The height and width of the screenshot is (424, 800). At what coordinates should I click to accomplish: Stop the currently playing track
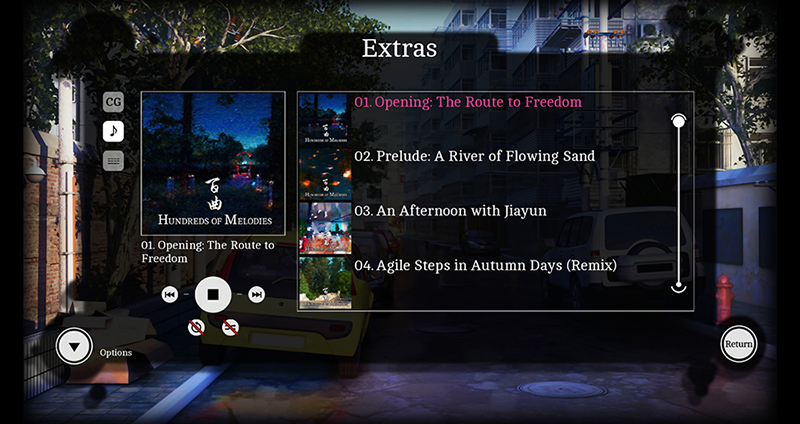[213, 294]
